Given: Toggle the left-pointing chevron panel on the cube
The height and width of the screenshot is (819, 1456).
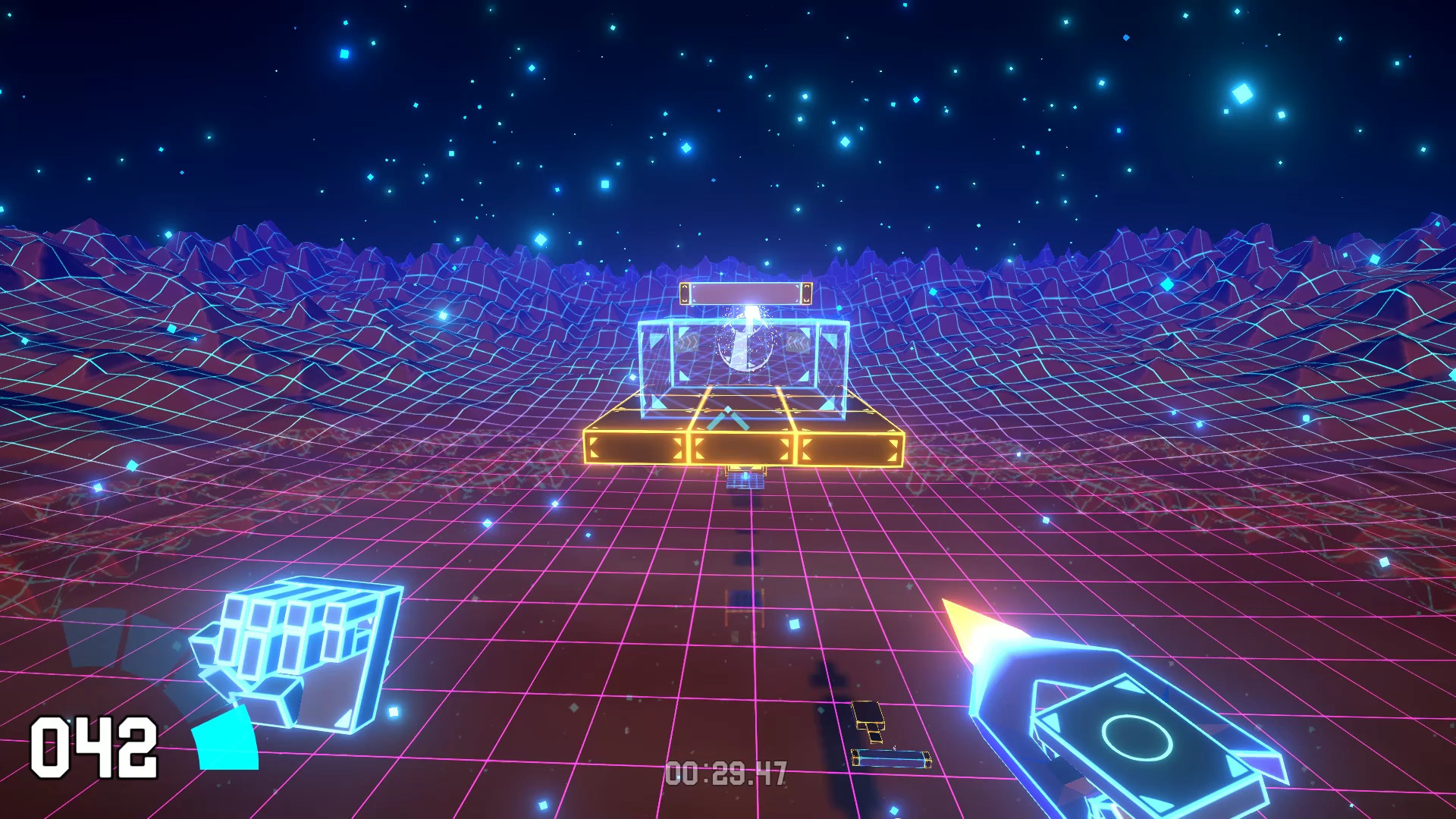Looking at the screenshot, I should click(x=798, y=343).
